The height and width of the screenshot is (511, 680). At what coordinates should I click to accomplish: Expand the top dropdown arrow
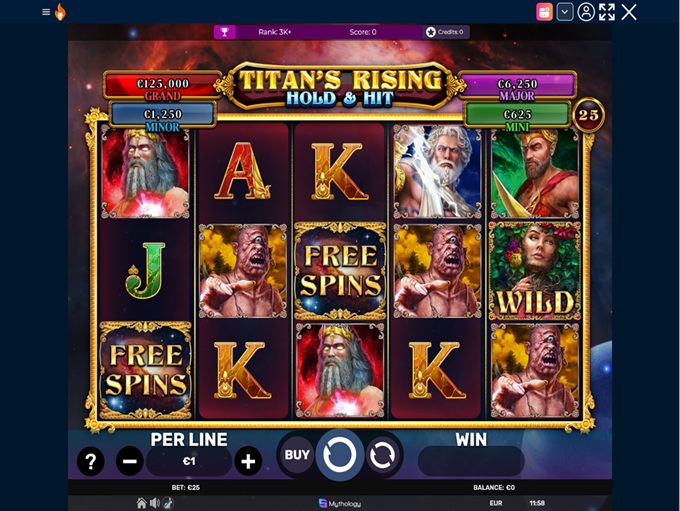point(565,12)
